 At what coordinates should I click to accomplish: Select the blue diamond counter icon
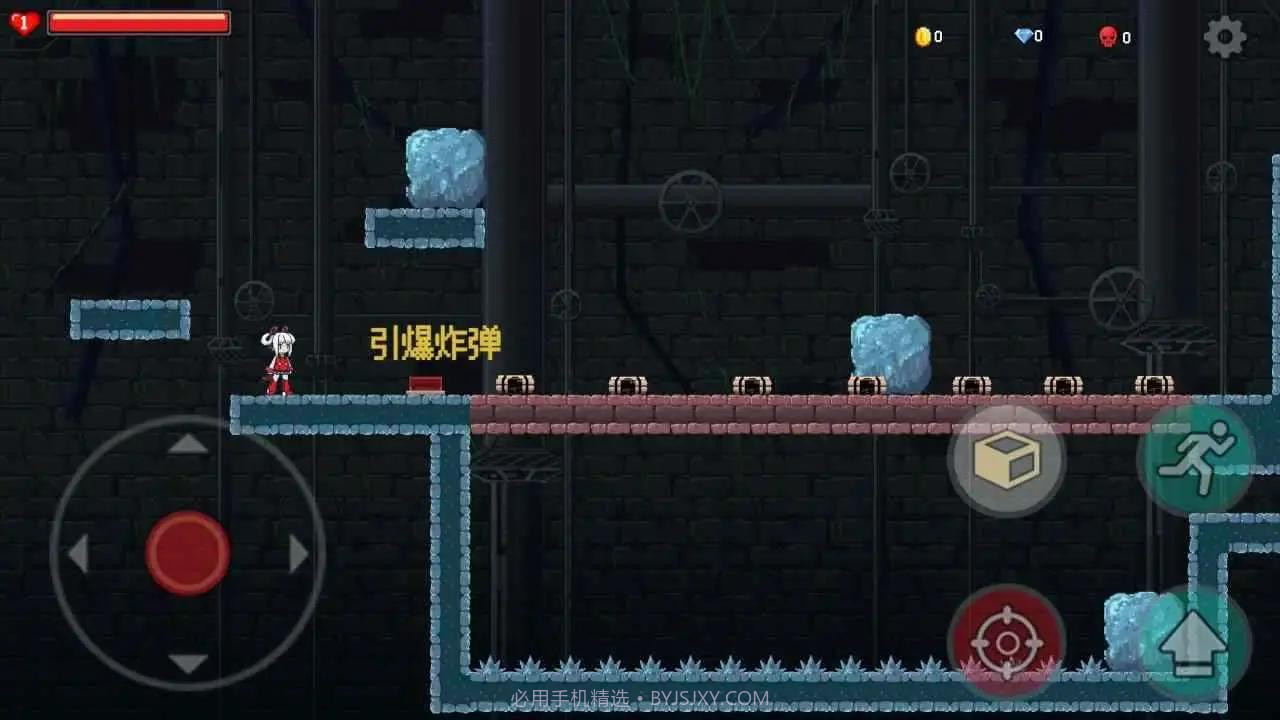pos(1022,36)
